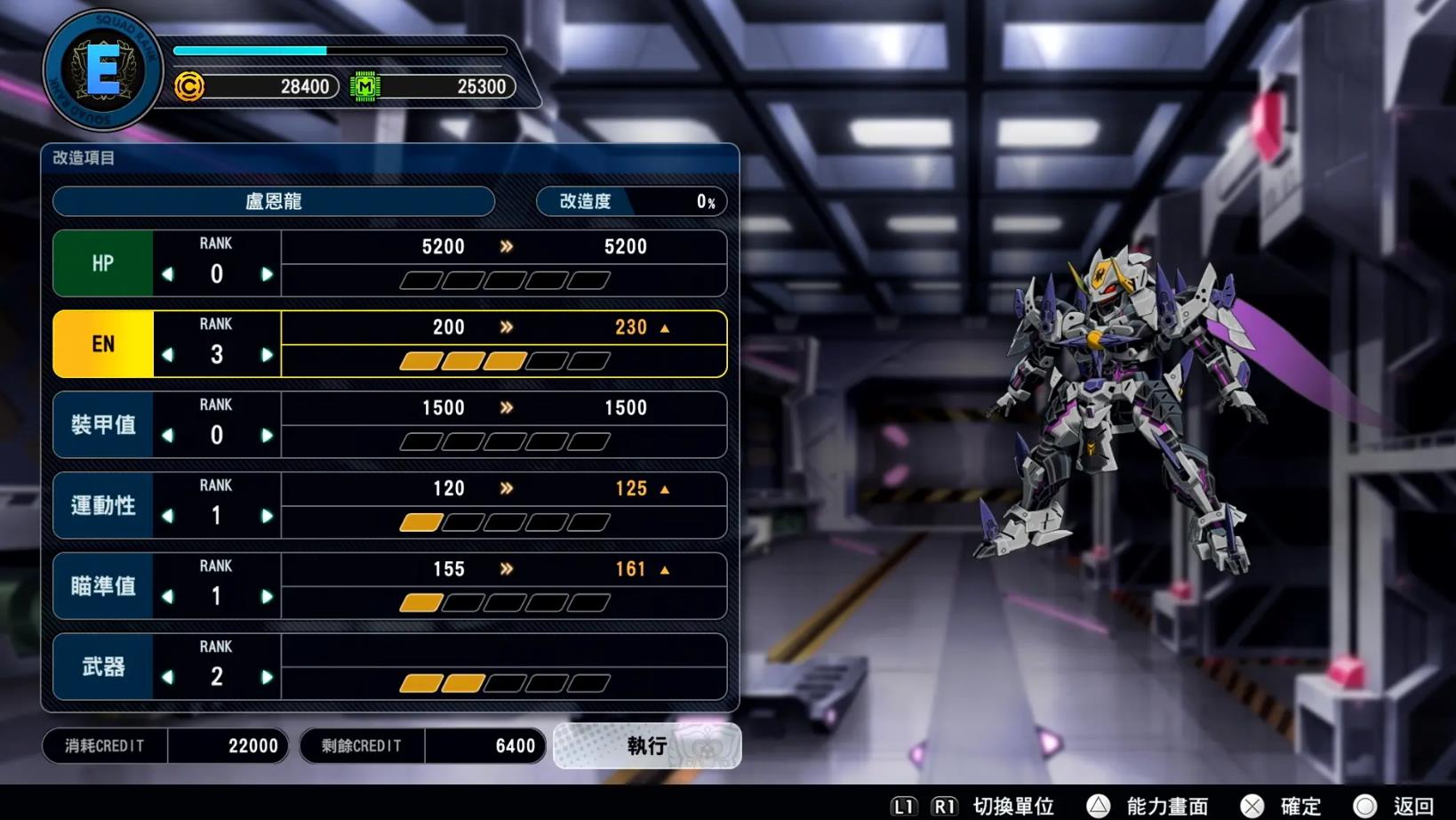Decrease EN rank with left arrow
Image resolution: width=1456 pixels, height=820 pixels.
click(168, 356)
